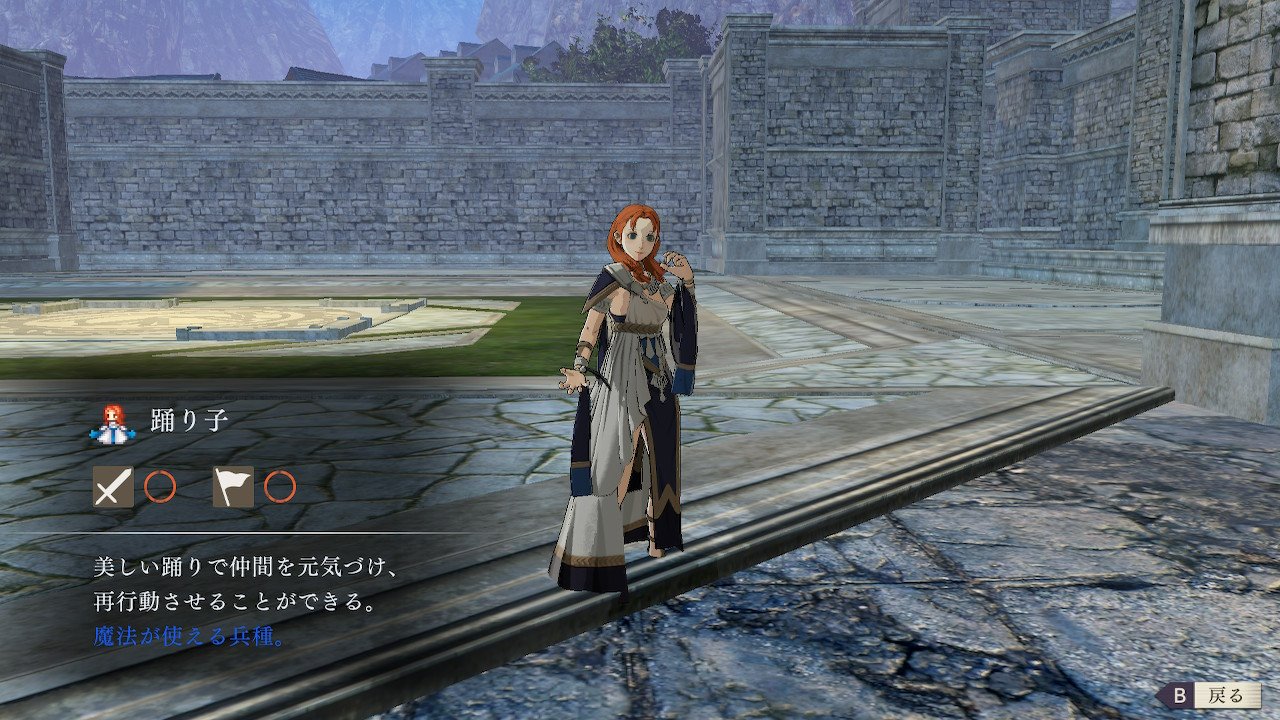The image size is (1280, 720).
Task: Select the white flag authority icon
Action: 233,487
